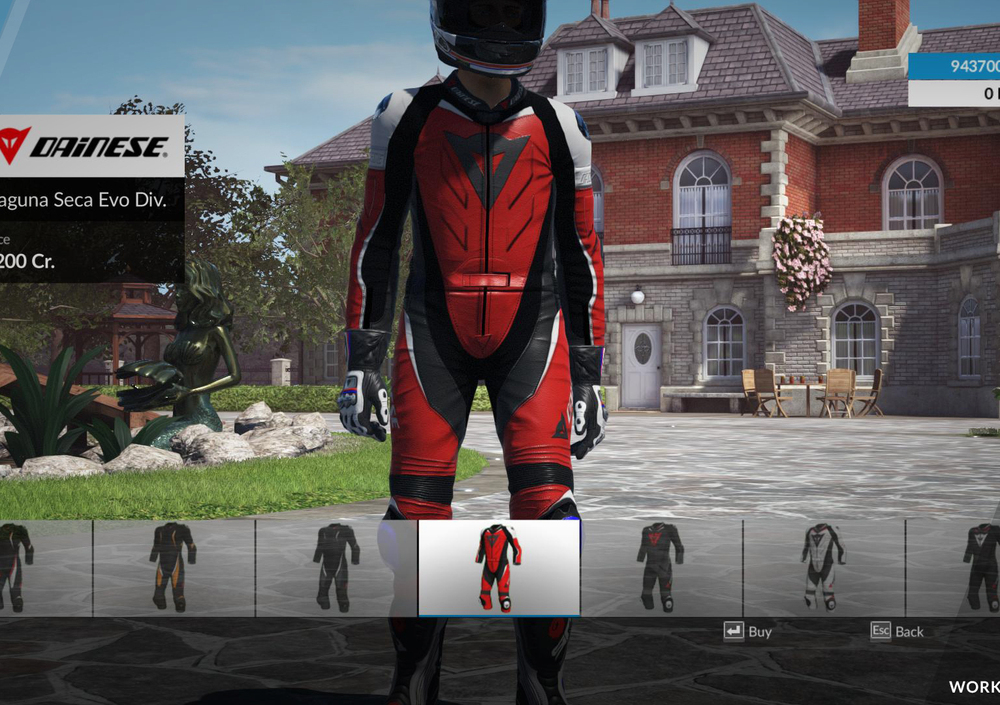Buy the Laguna Seca Evo suit
The height and width of the screenshot is (705, 1000).
[748, 631]
